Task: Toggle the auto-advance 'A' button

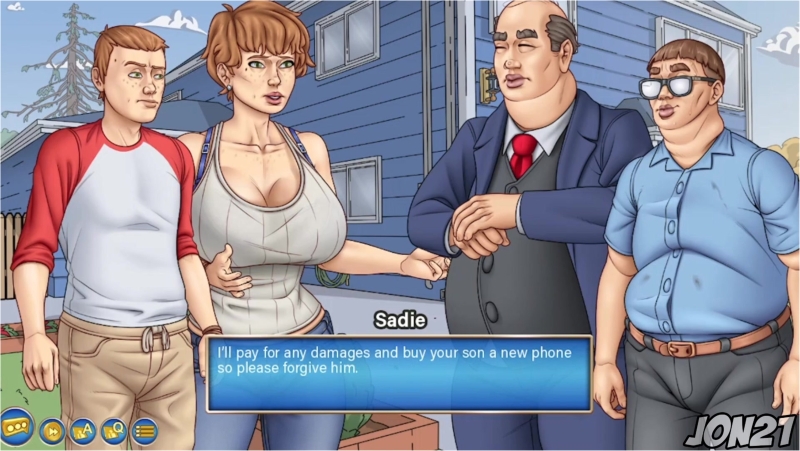Action: (83, 431)
